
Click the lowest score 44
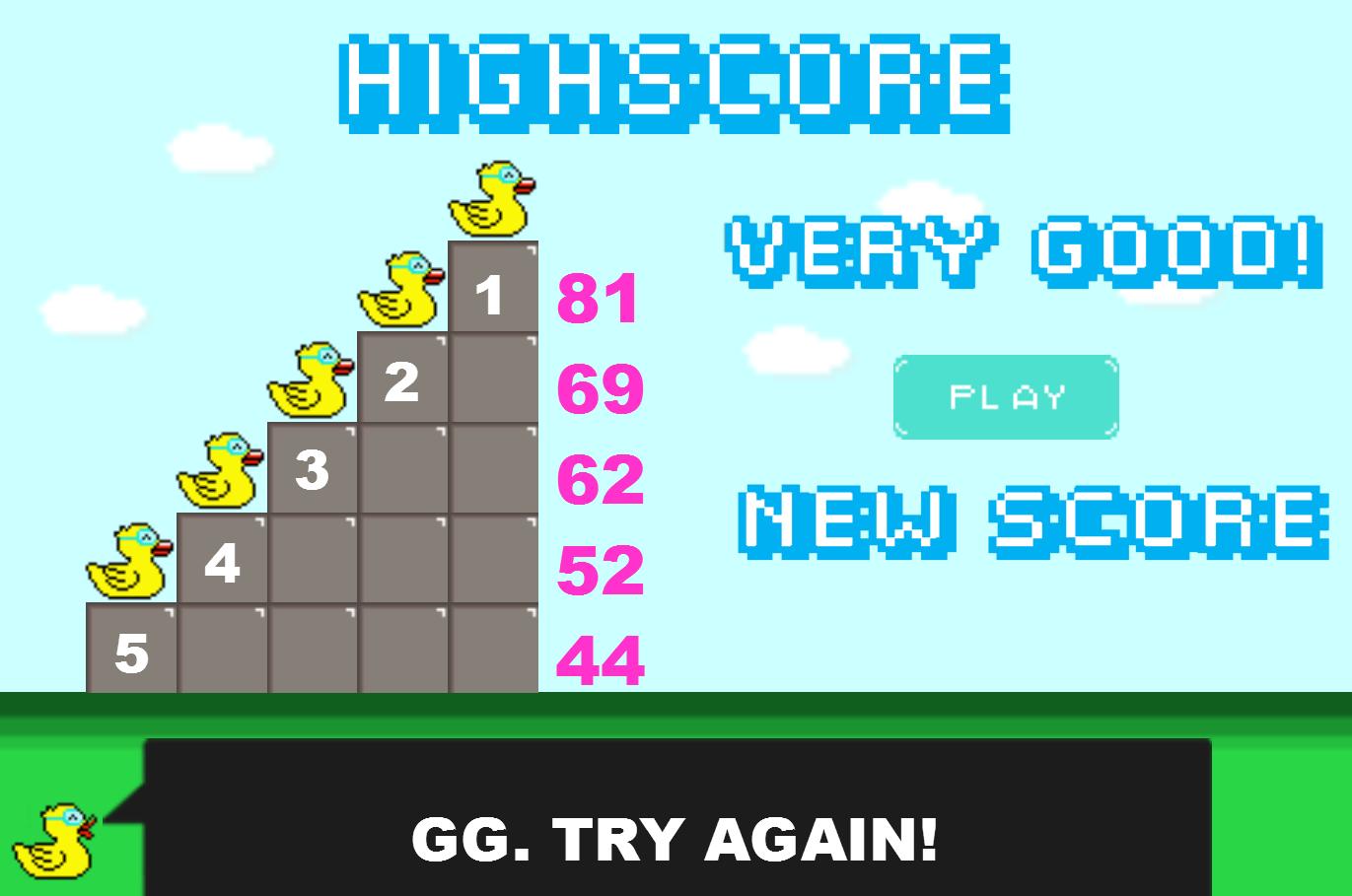tap(597, 658)
